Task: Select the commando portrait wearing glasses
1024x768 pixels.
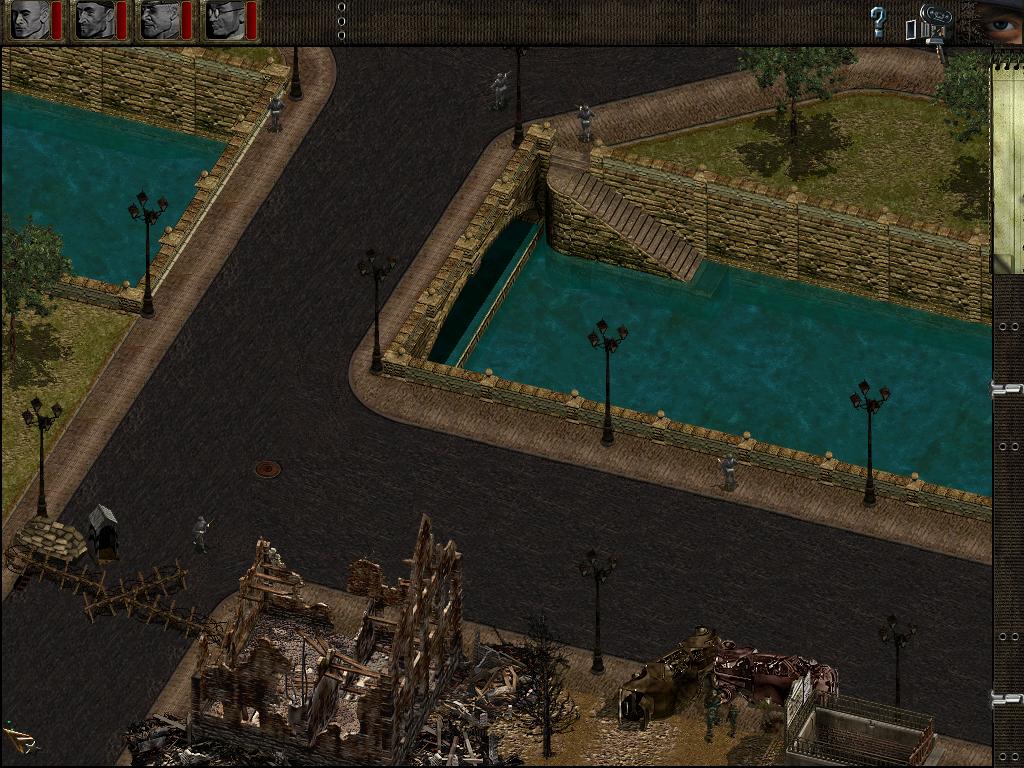Action: [x=224, y=20]
